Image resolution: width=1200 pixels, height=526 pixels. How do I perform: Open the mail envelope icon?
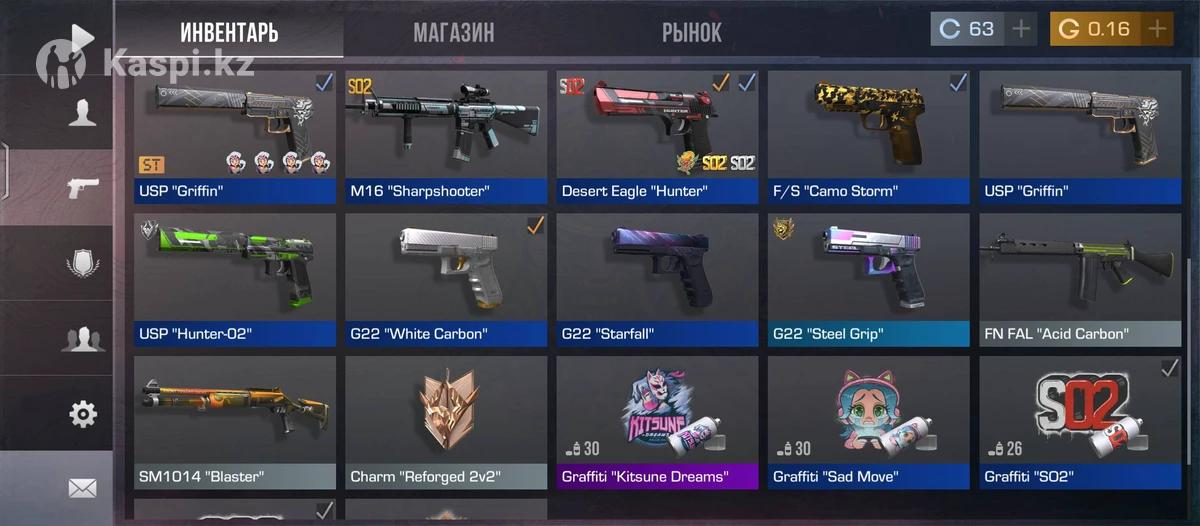(82, 488)
